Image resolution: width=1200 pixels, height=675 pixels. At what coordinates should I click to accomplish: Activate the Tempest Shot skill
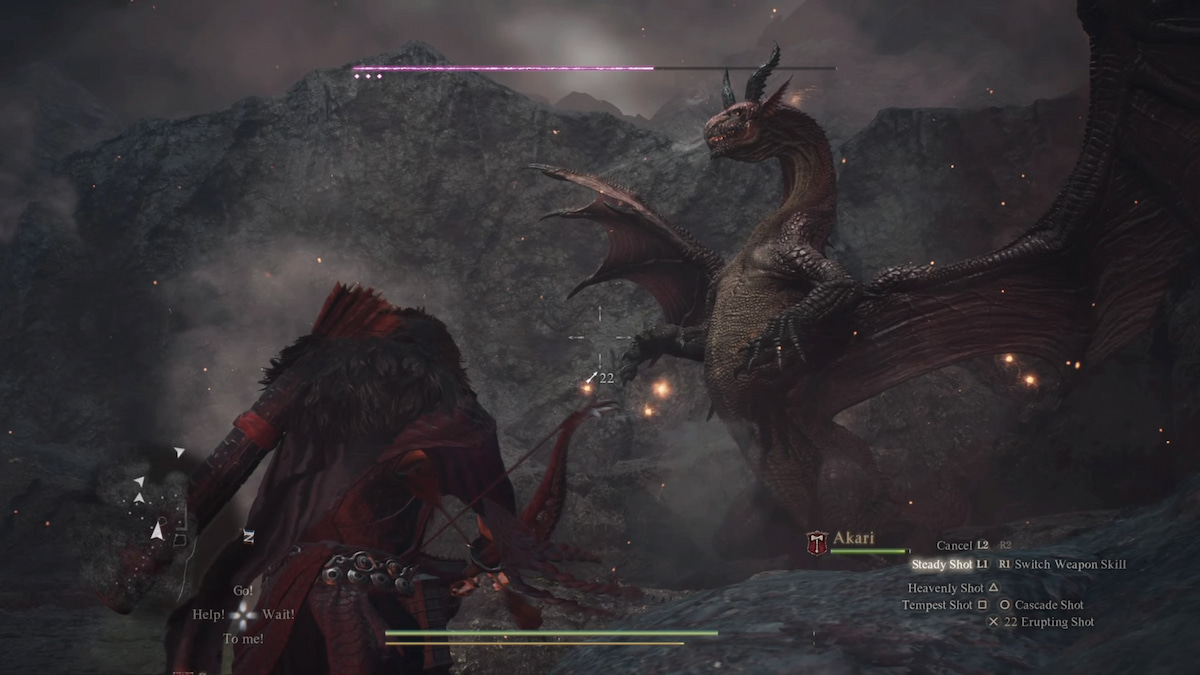(937, 605)
